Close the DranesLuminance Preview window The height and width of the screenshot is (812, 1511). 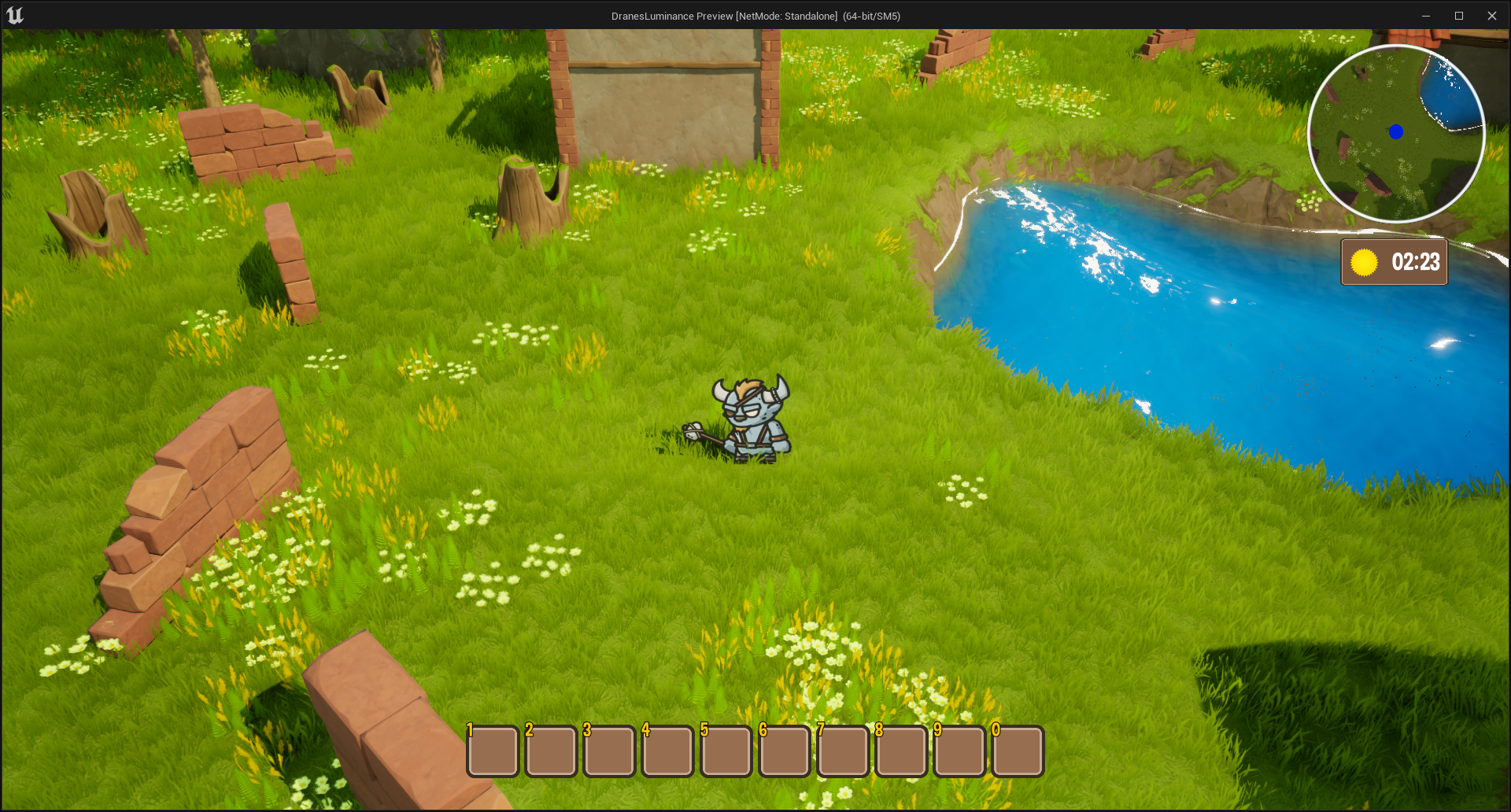coord(1491,16)
